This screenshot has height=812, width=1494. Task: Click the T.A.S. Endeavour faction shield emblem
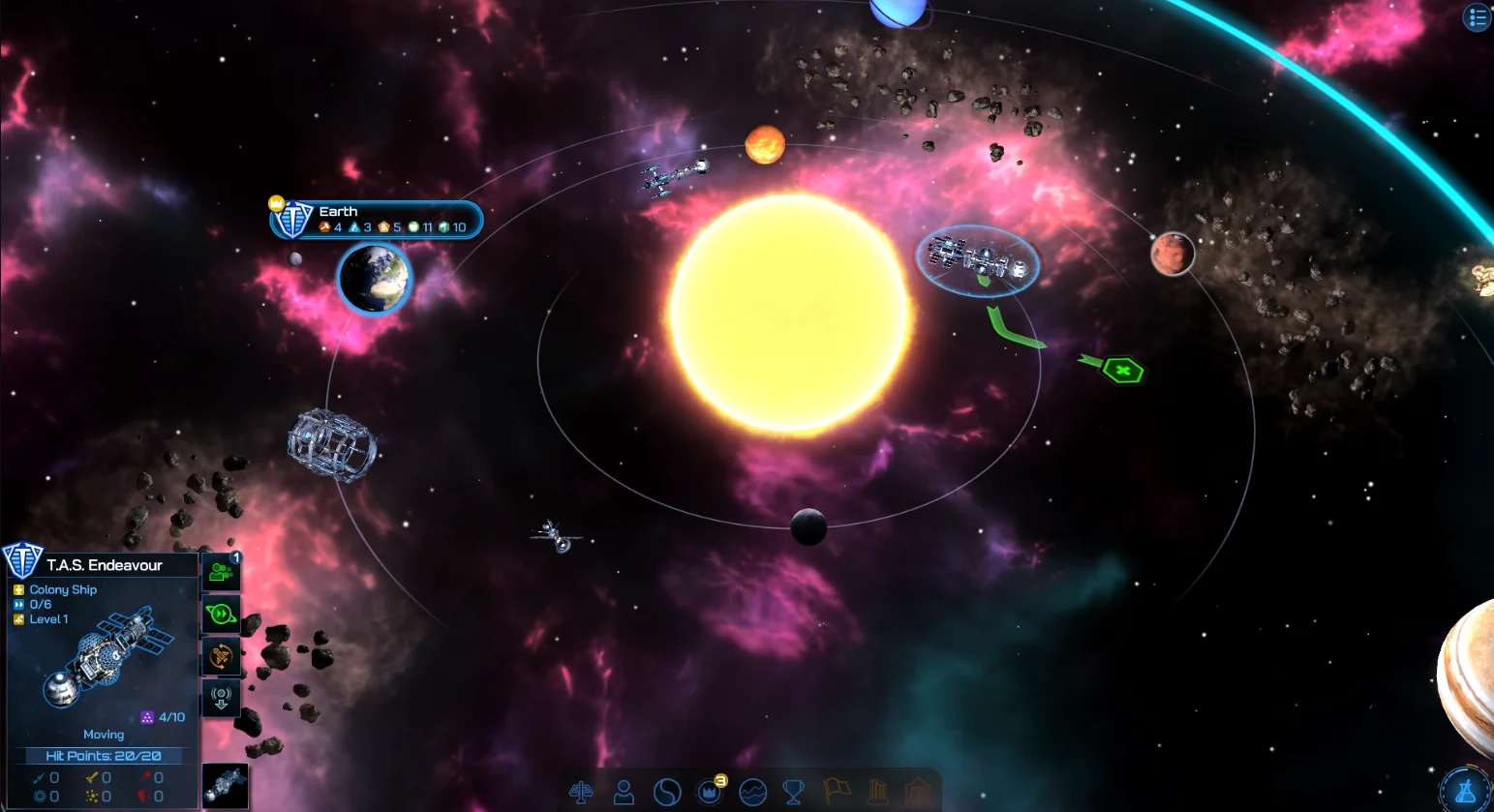tap(21, 560)
